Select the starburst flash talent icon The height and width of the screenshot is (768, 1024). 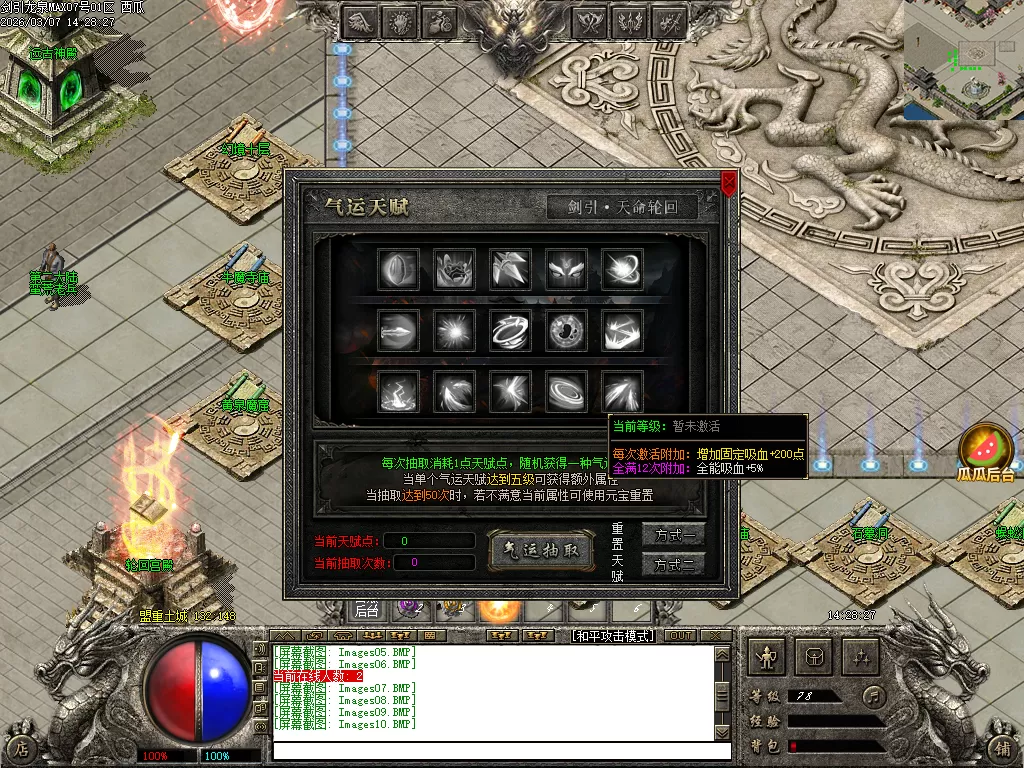[455, 330]
